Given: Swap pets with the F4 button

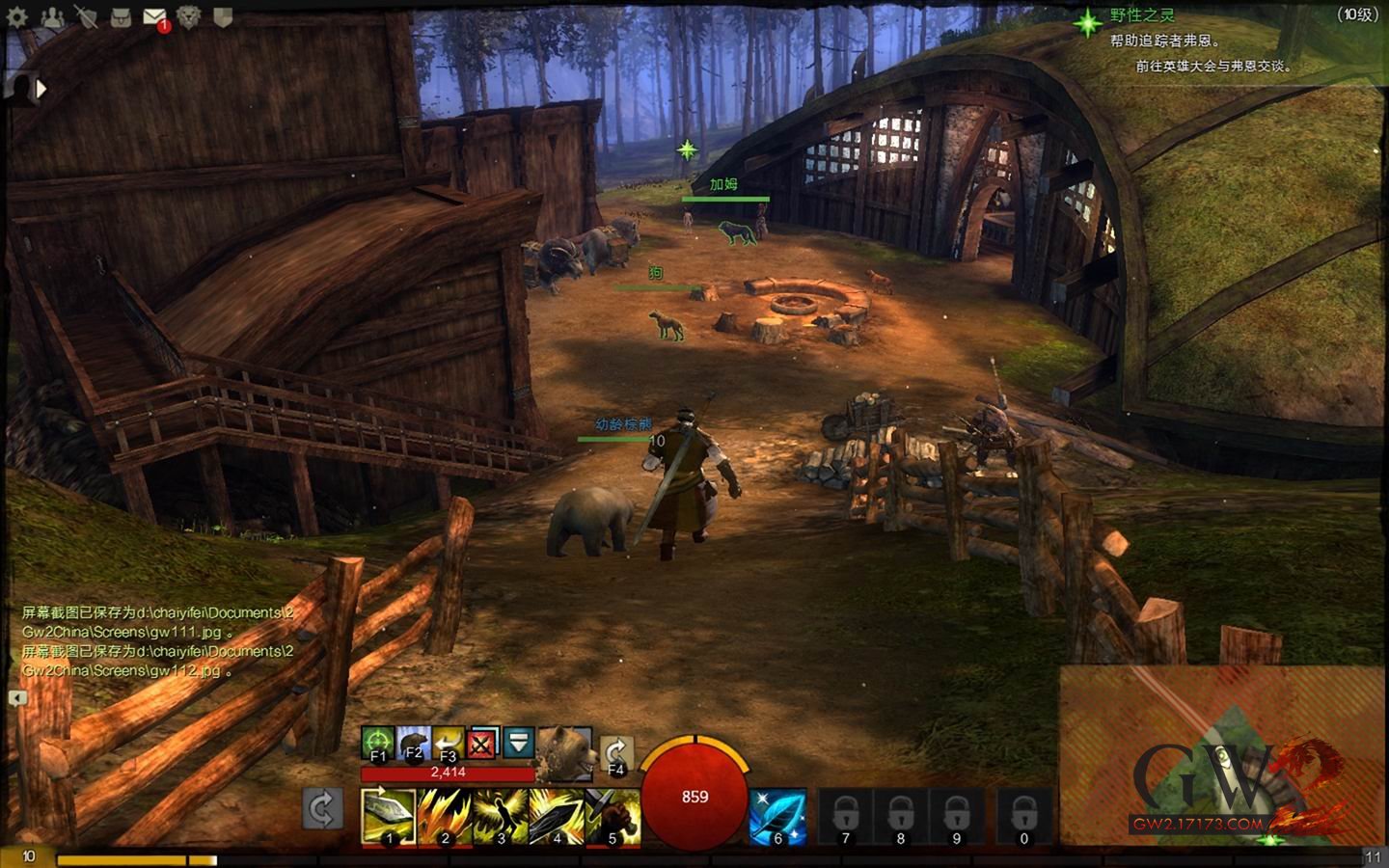Looking at the screenshot, I should [x=616, y=753].
